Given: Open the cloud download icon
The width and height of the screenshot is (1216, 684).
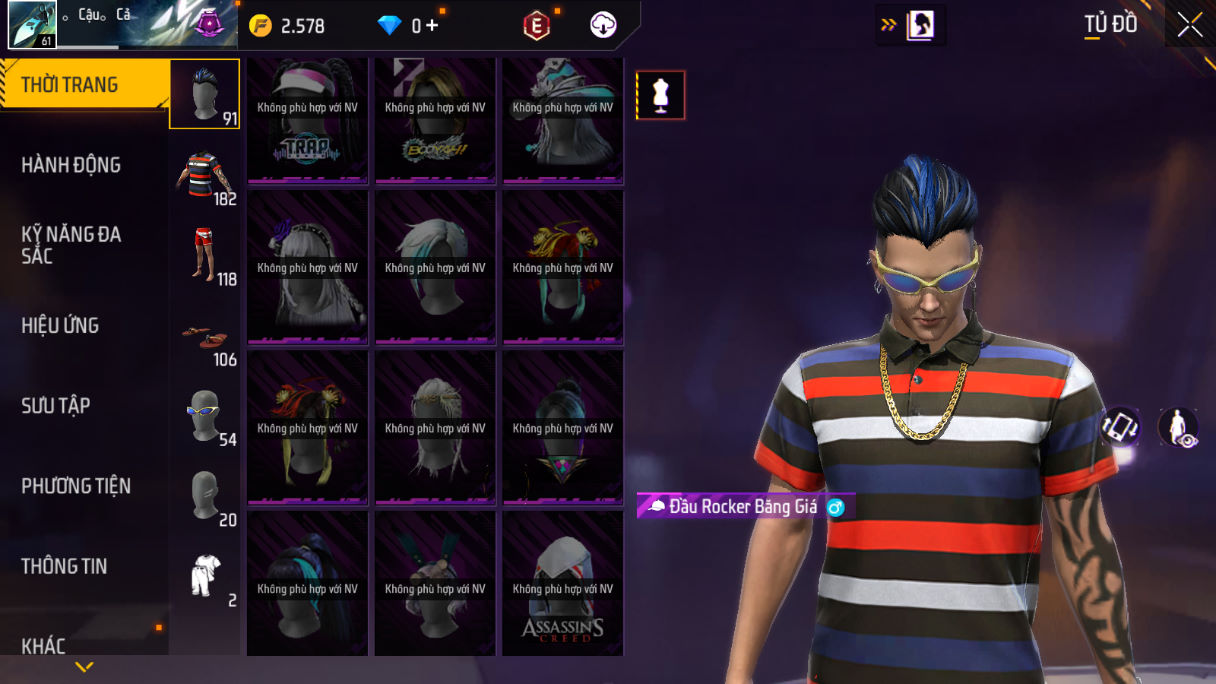Looking at the screenshot, I should tap(603, 26).
